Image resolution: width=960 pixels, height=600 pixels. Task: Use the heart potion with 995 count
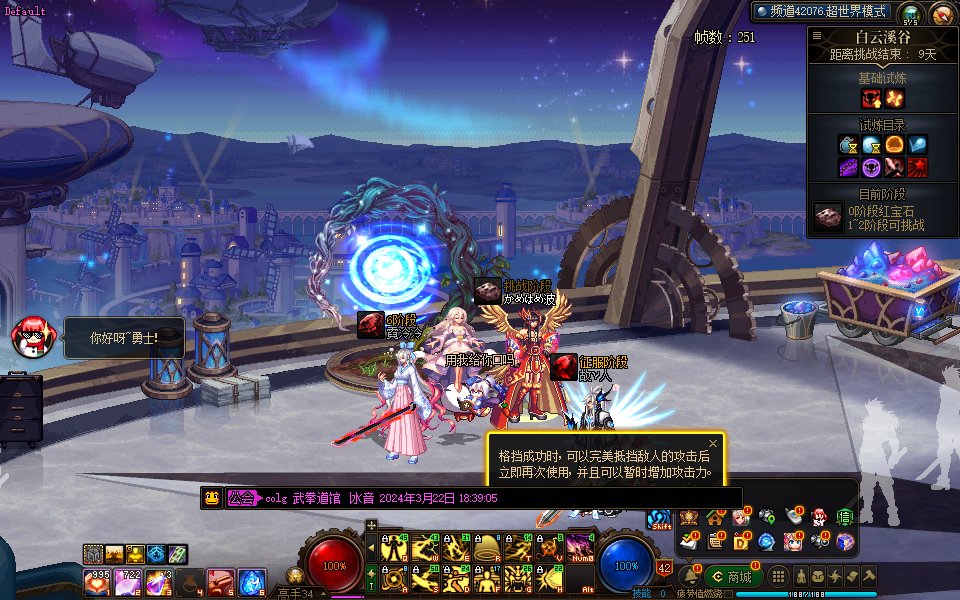point(99,581)
